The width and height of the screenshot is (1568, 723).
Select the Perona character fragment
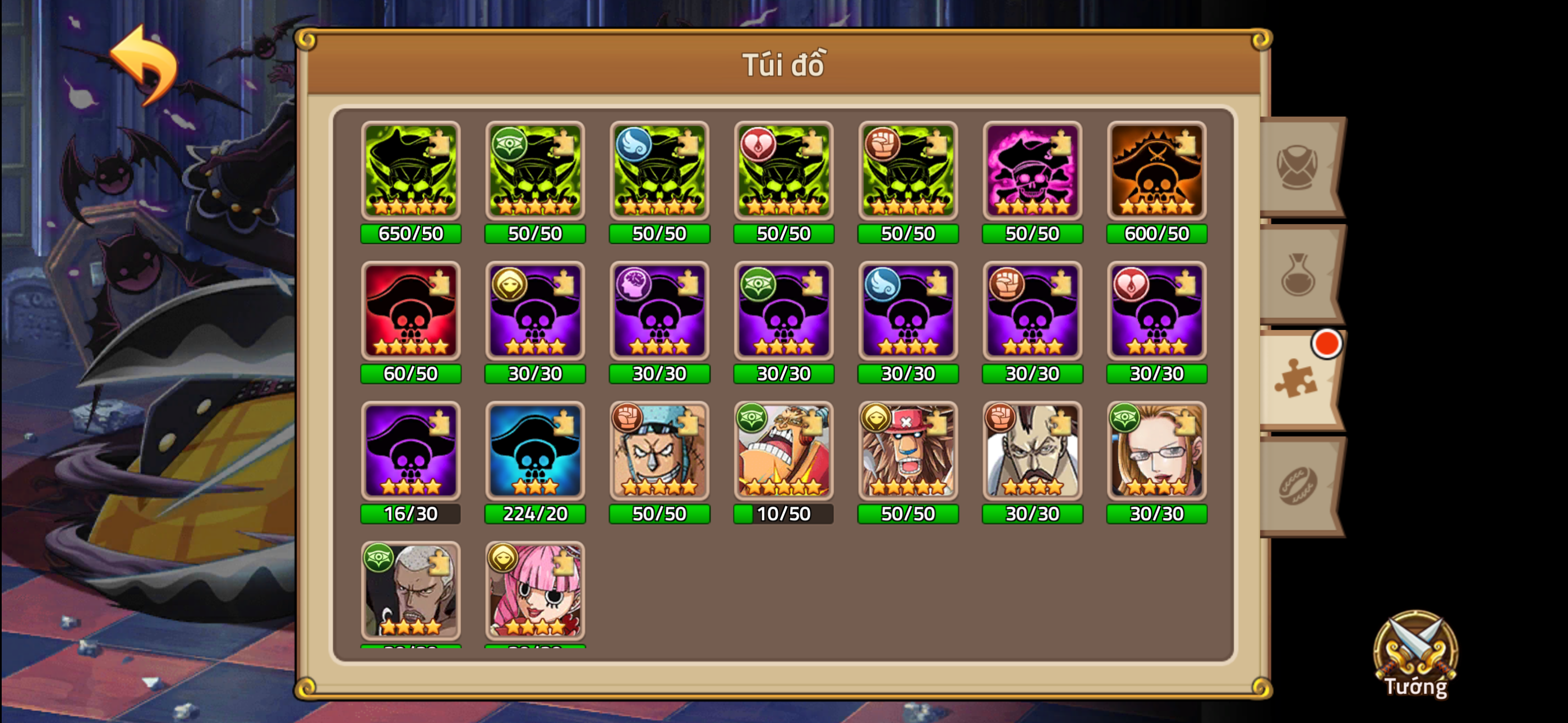click(535, 592)
